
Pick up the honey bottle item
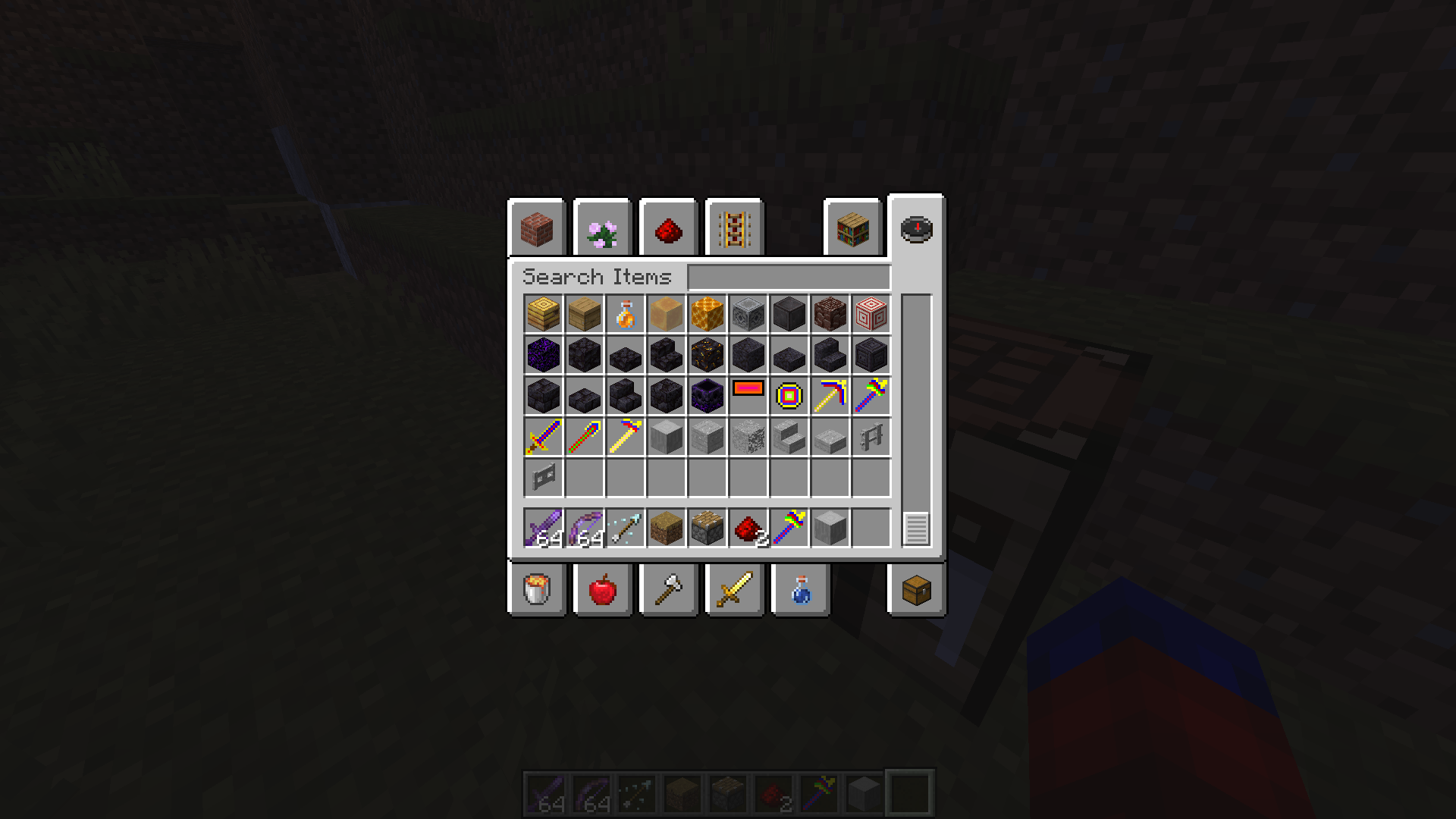[624, 313]
